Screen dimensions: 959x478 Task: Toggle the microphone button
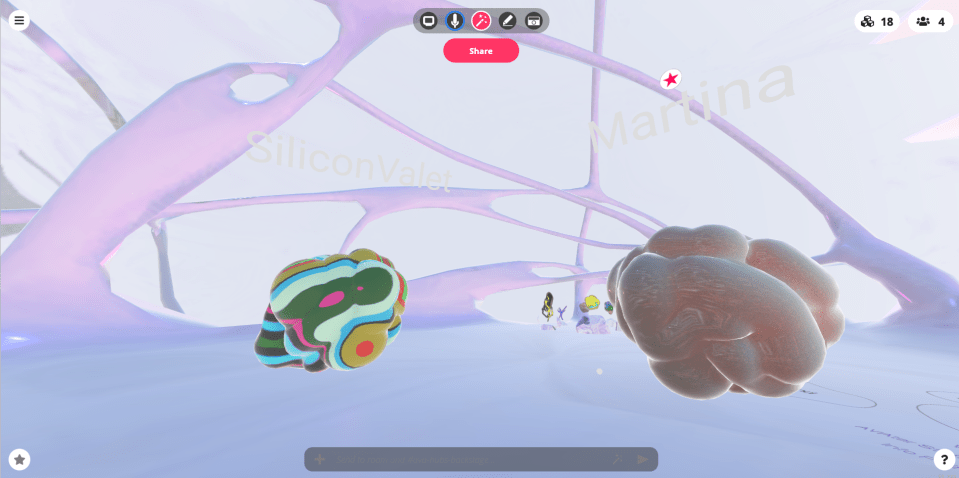pos(455,20)
